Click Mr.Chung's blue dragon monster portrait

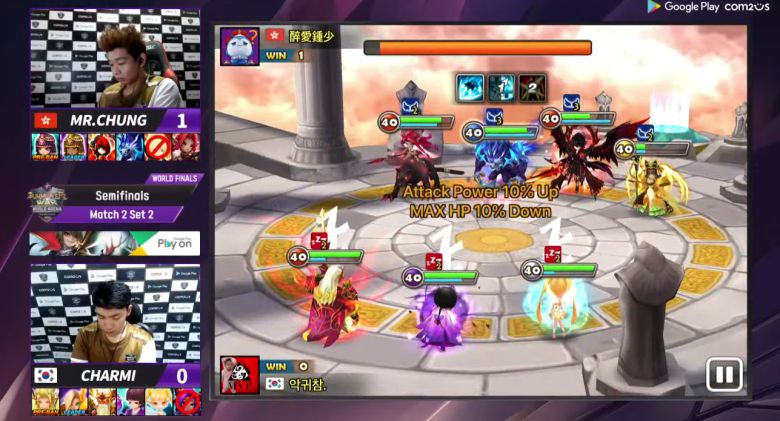coord(130,147)
